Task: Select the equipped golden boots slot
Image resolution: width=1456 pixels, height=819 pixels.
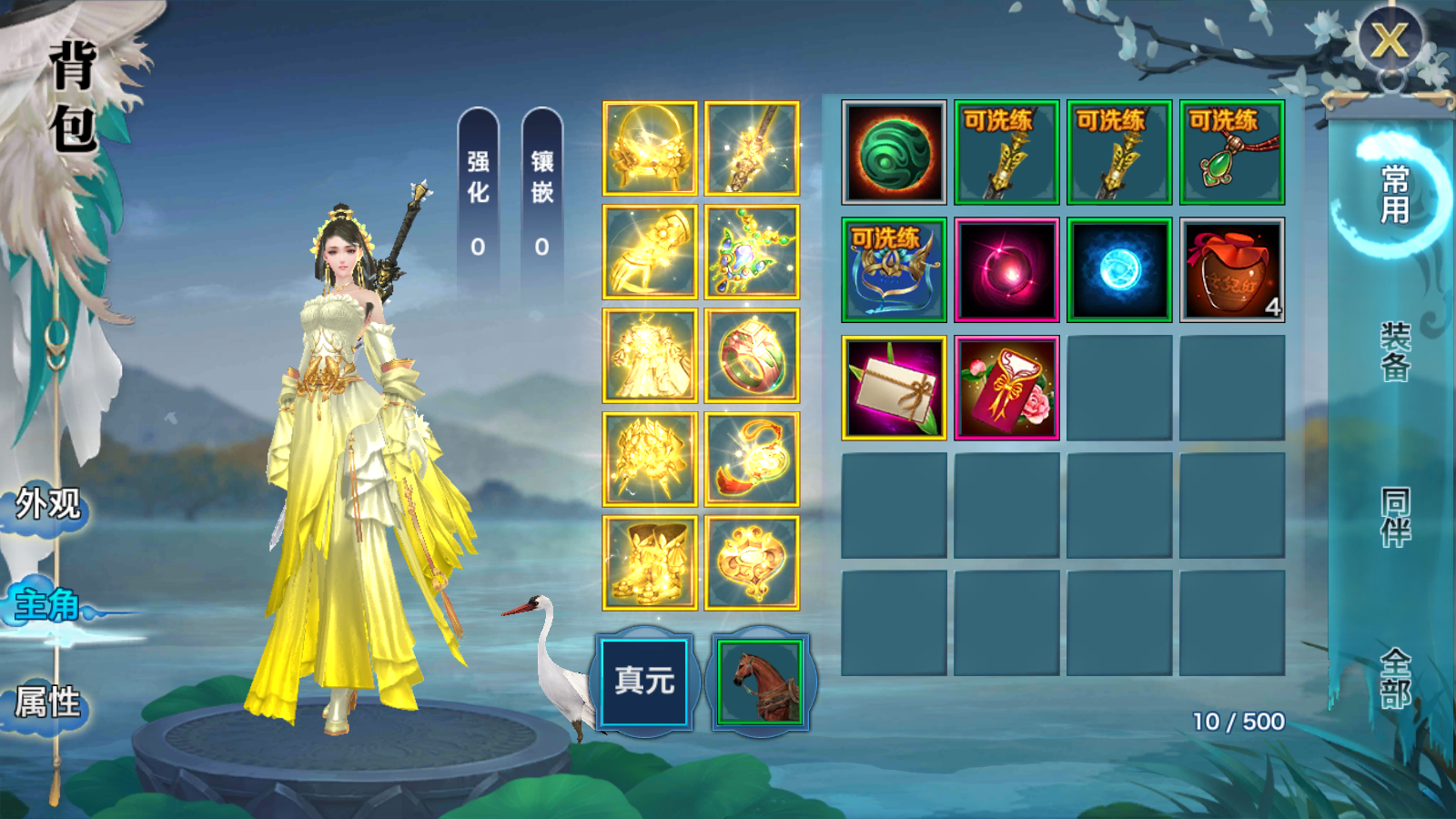Action: (x=650, y=563)
